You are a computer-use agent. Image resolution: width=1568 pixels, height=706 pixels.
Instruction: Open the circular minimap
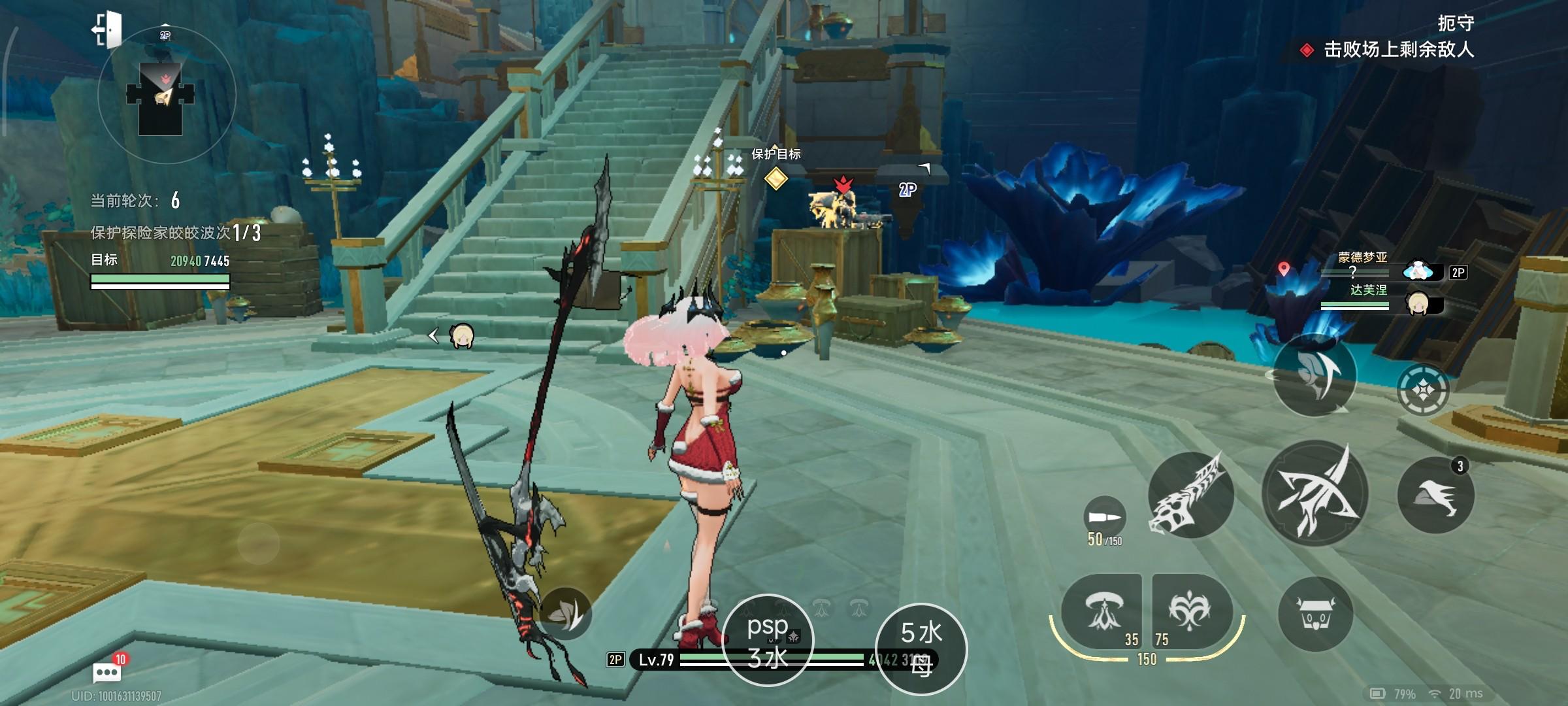coord(167,96)
